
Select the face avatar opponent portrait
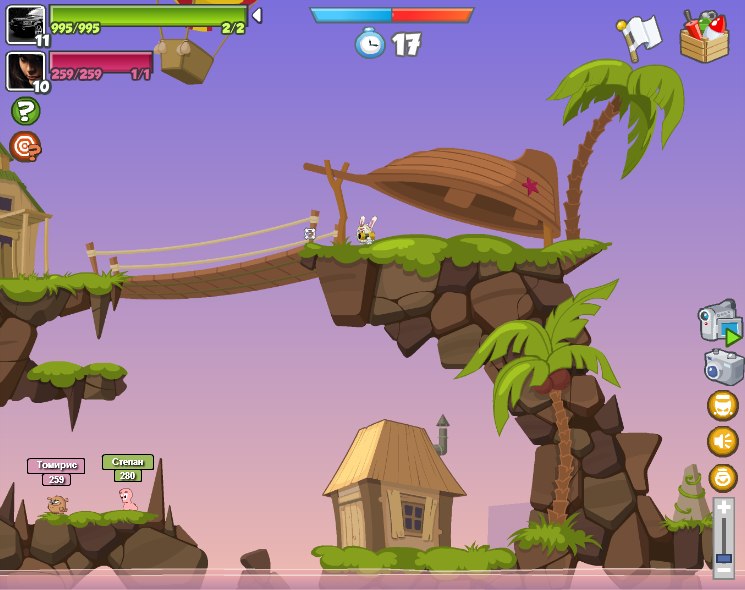click(25, 70)
